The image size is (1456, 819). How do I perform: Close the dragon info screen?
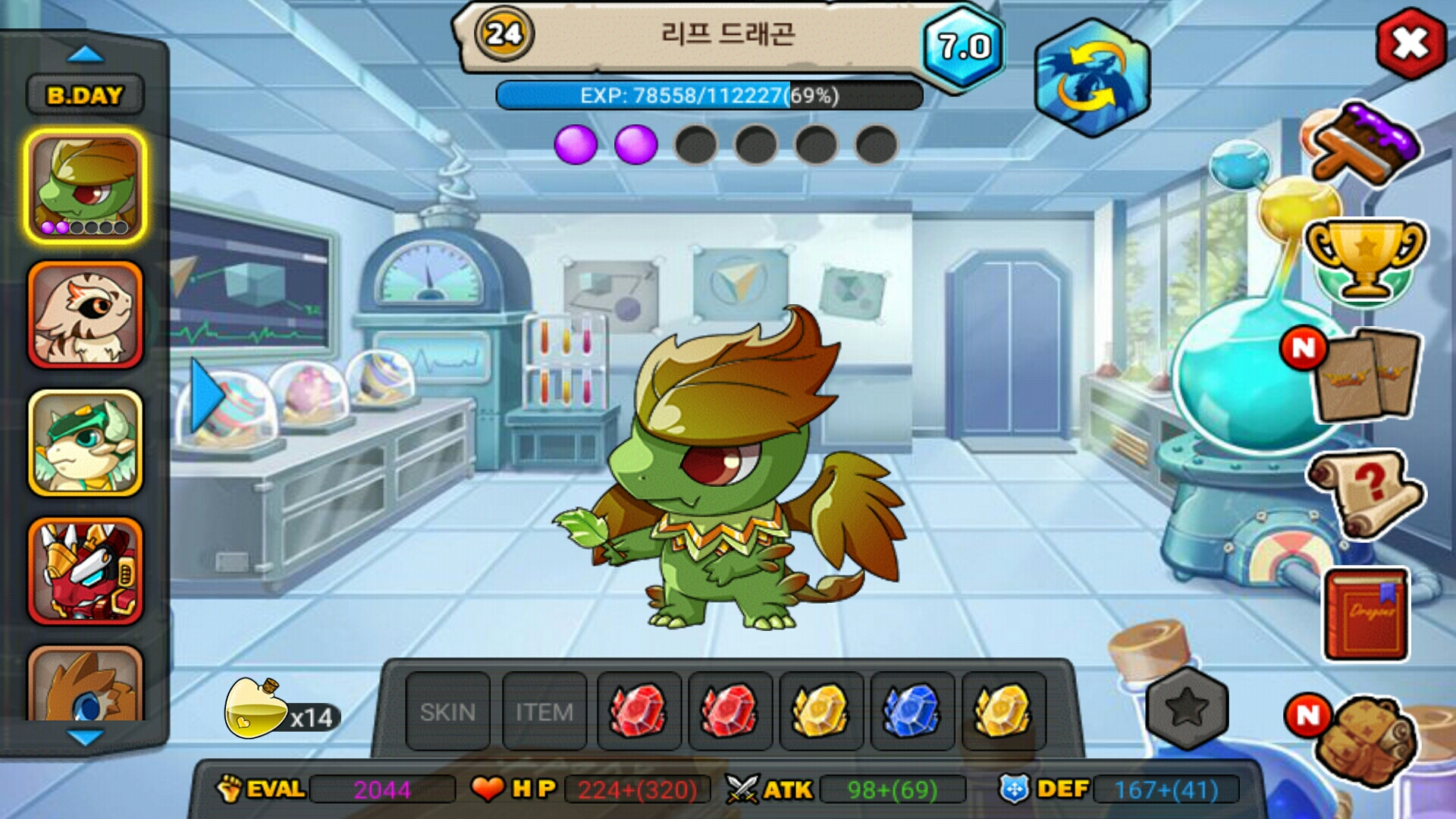[x=1410, y=44]
